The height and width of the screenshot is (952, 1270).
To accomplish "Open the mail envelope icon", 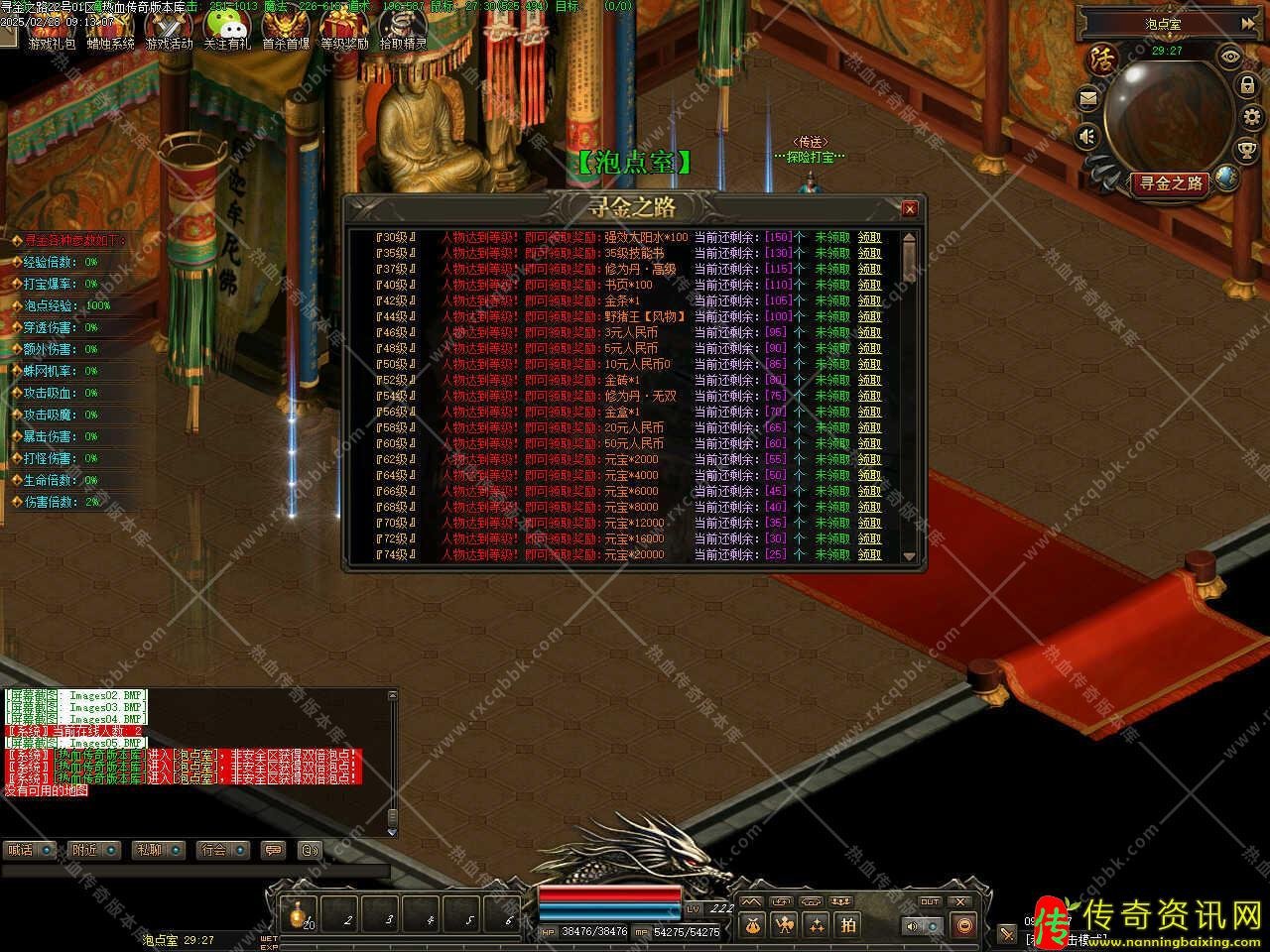I will 1088,98.
